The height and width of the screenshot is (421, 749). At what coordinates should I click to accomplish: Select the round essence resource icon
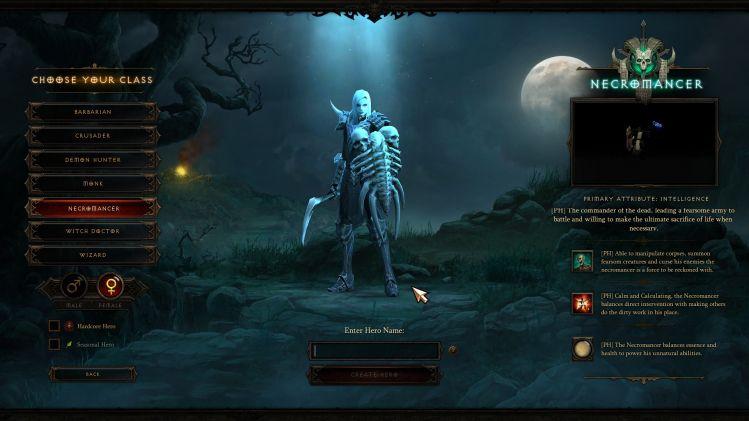click(x=582, y=349)
